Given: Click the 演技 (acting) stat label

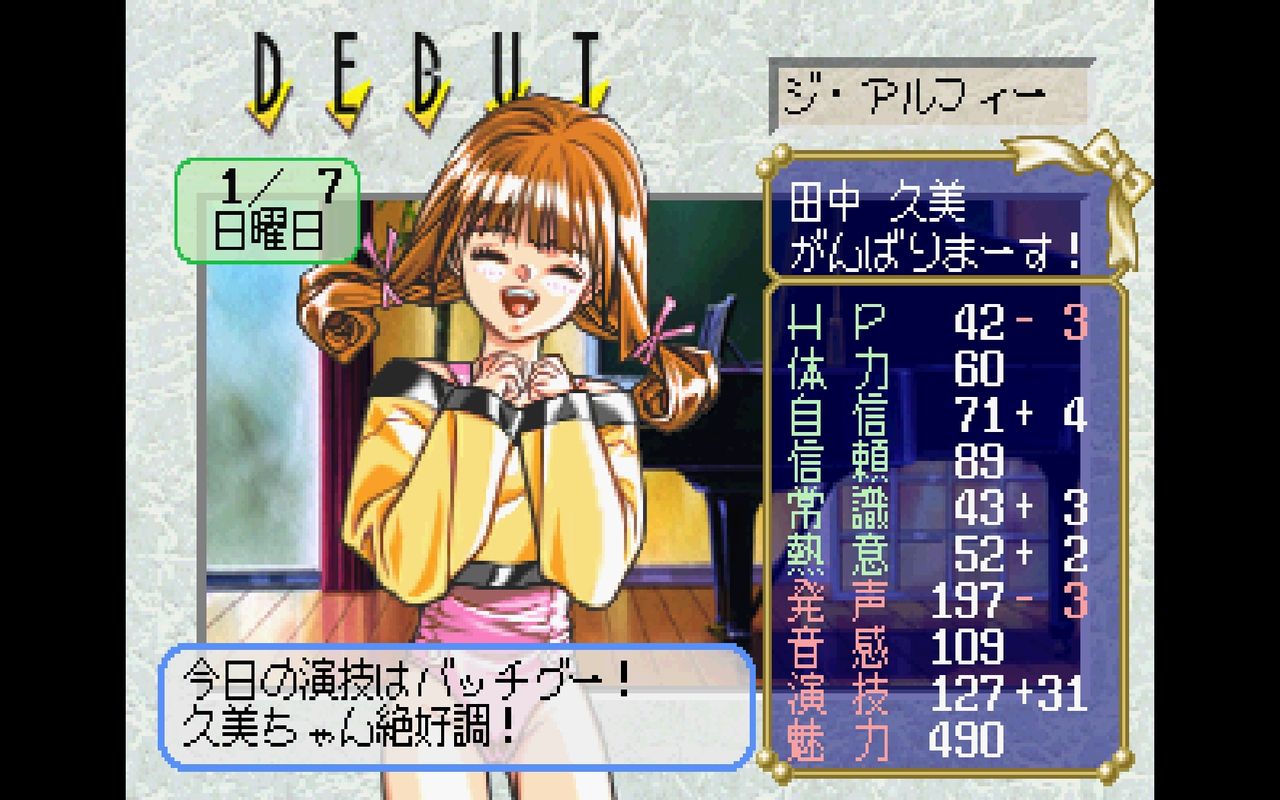Looking at the screenshot, I should [x=835, y=690].
